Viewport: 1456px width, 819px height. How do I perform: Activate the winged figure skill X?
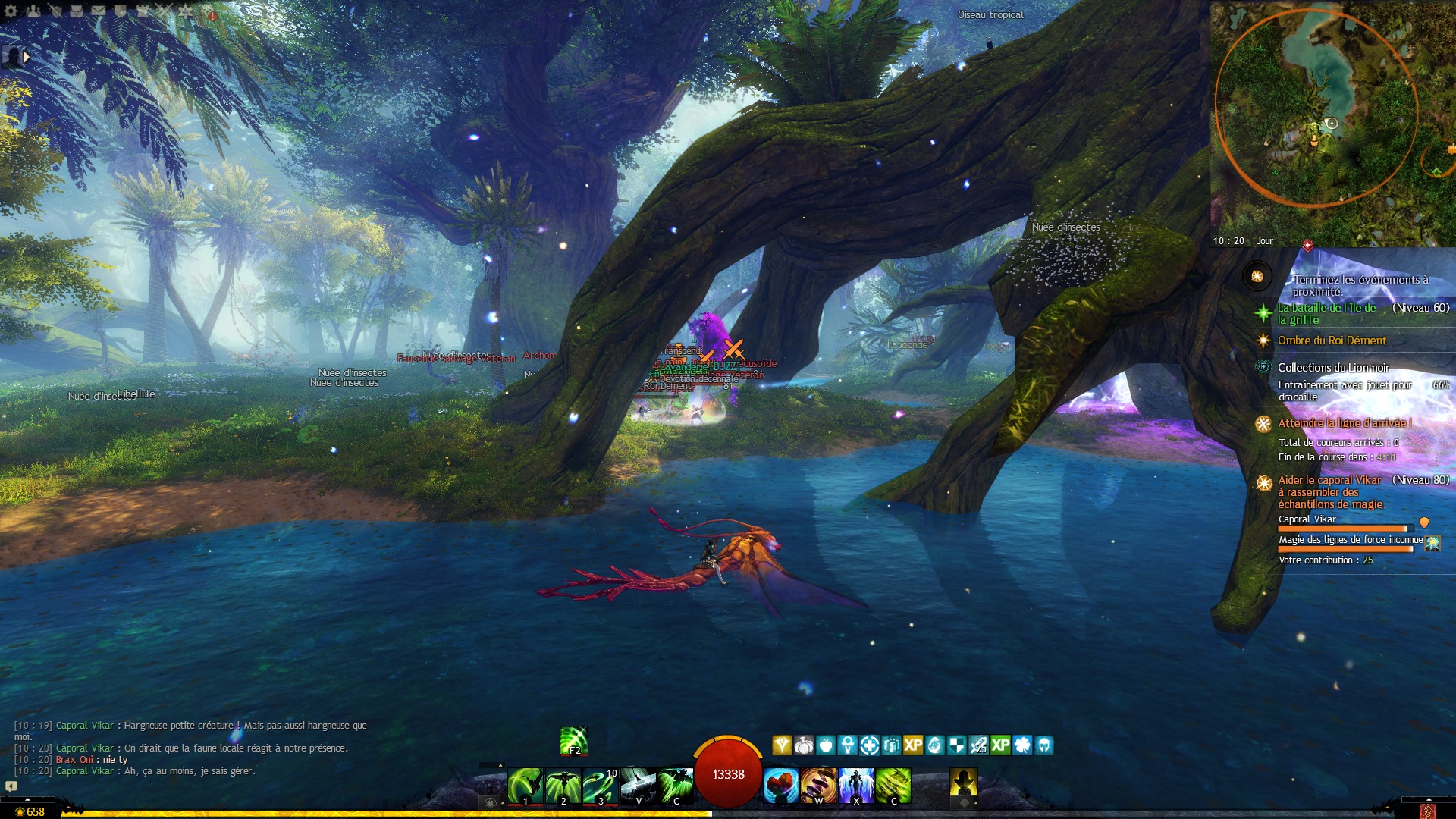[x=856, y=786]
